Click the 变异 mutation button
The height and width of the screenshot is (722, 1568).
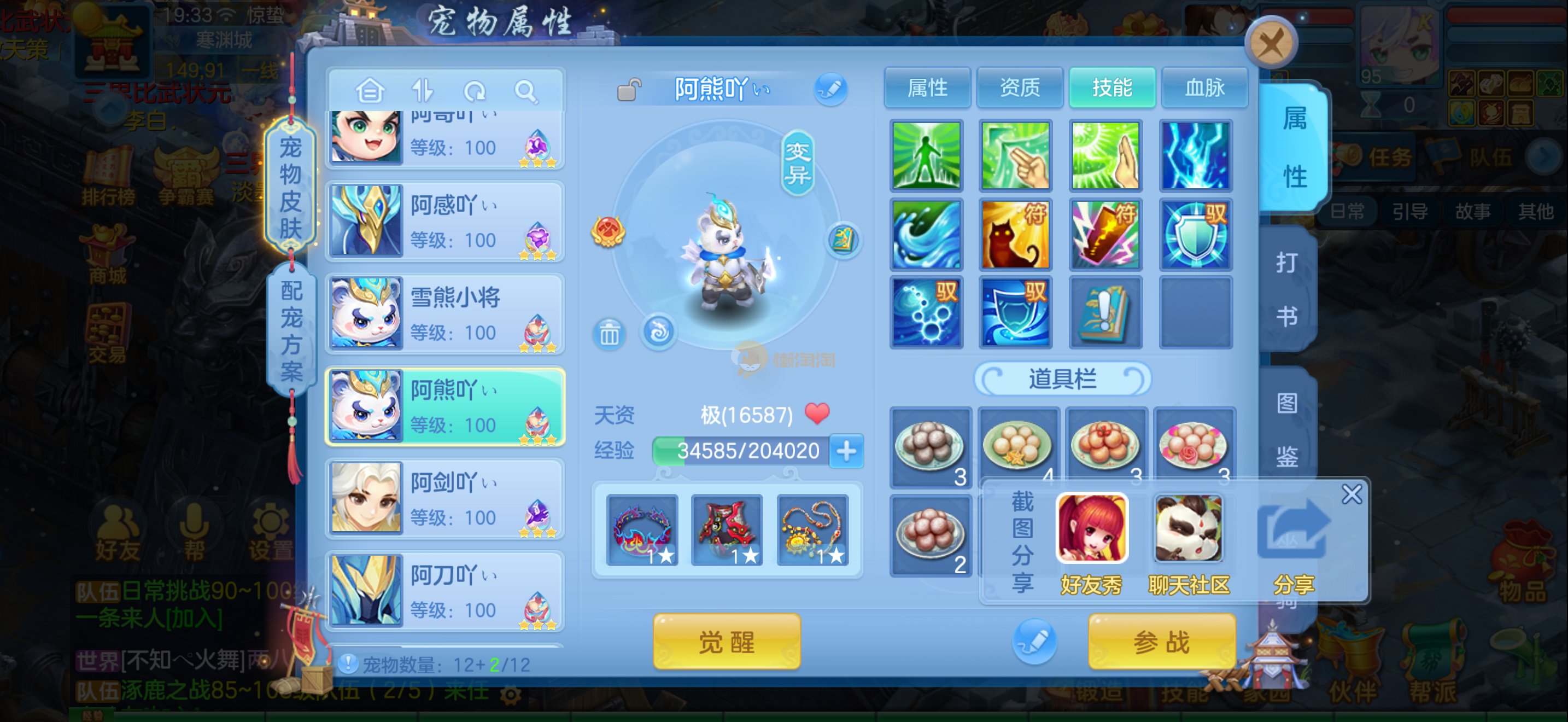click(797, 163)
